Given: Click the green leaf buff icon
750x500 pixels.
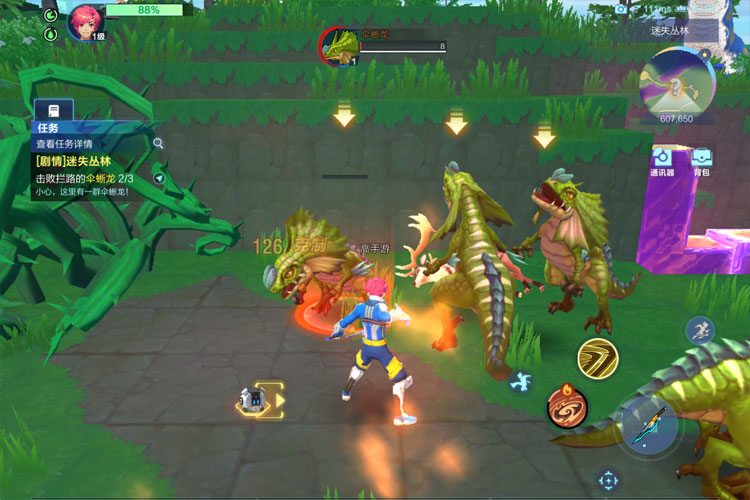Looking at the screenshot, I should click(x=52, y=33).
